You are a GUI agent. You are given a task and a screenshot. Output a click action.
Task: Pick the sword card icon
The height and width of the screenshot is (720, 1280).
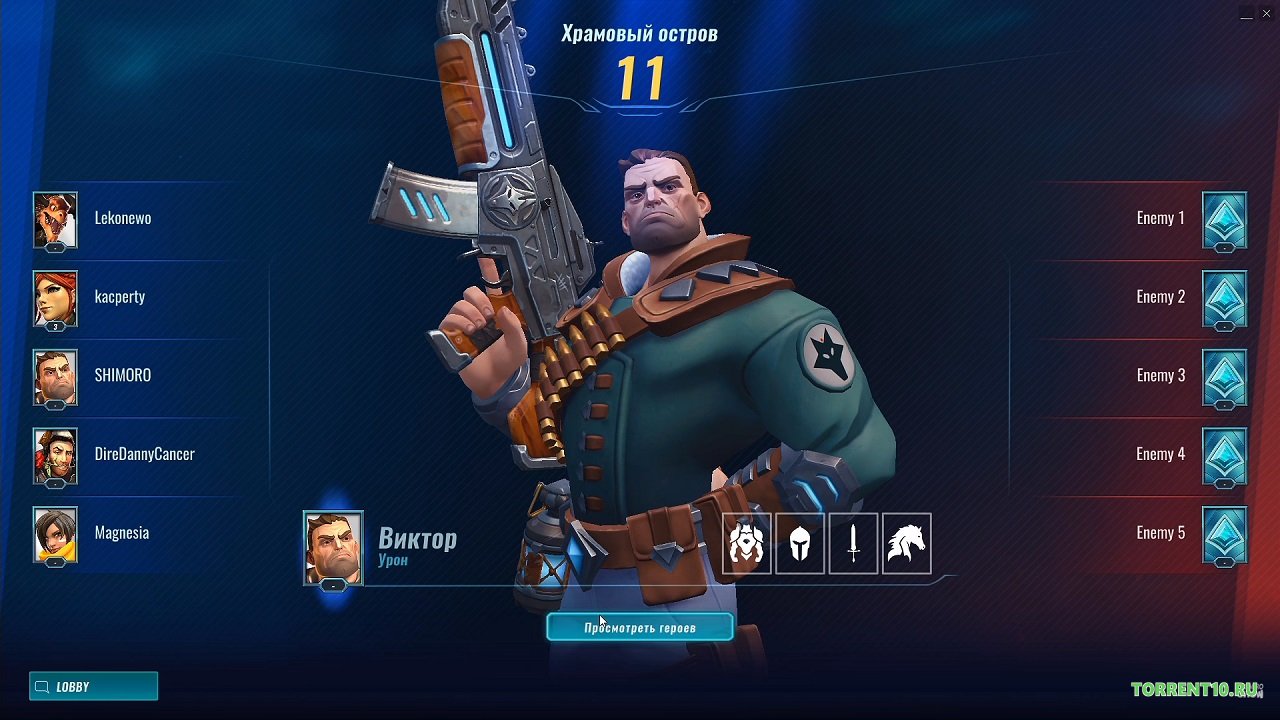pos(853,544)
